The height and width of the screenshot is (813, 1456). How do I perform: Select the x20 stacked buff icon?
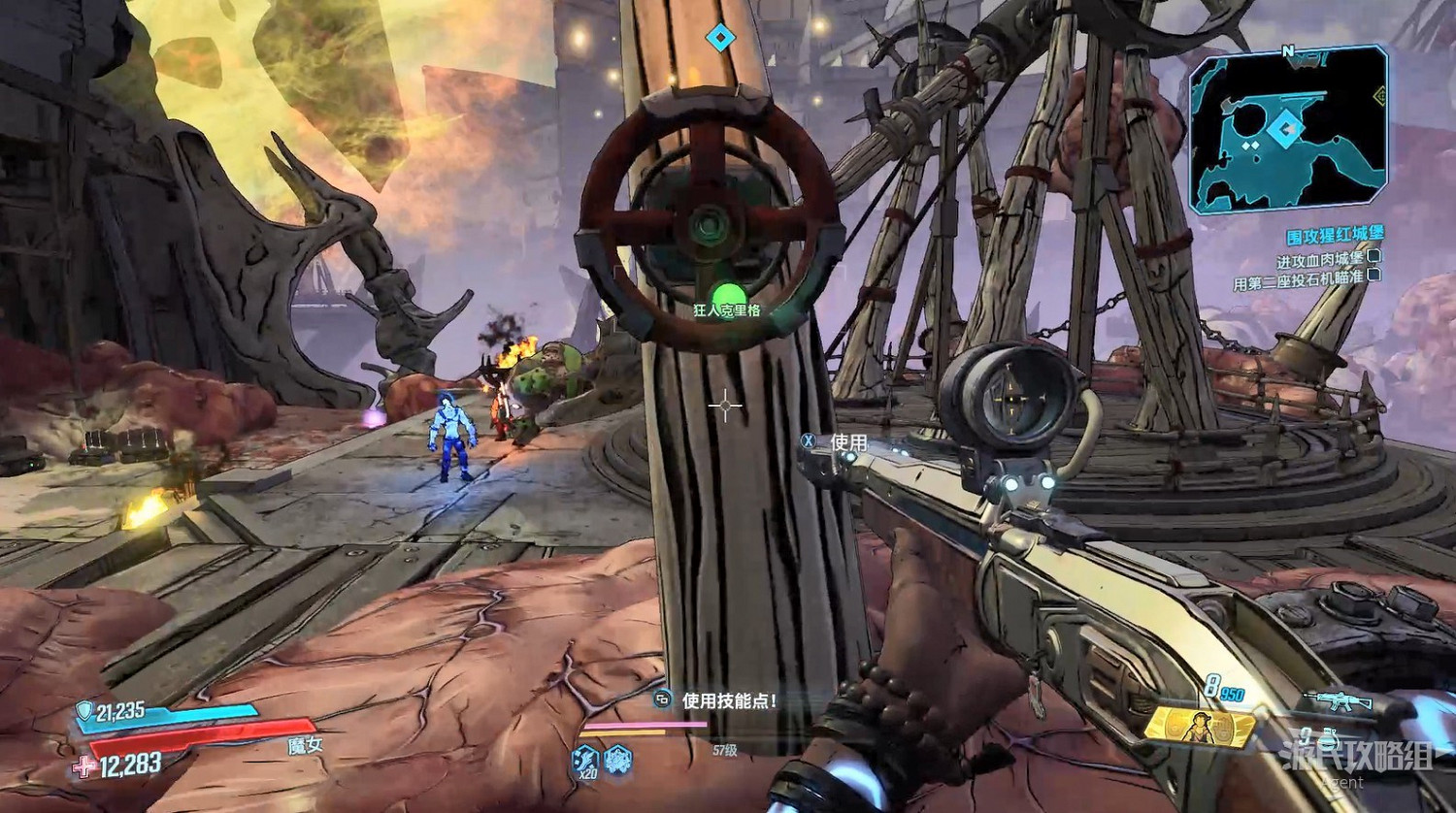pyautogui.click(x=584, y=760)
